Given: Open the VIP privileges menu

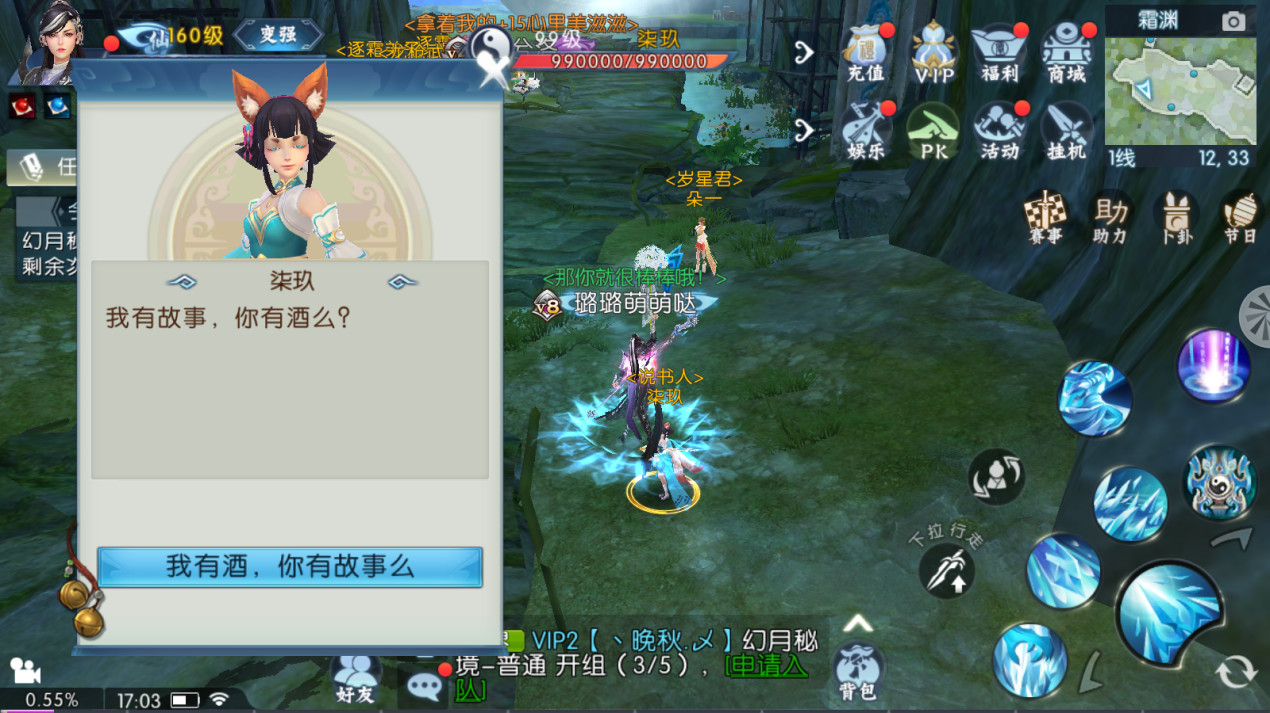Looking at the screenshot, I should (x=934, y=53).
